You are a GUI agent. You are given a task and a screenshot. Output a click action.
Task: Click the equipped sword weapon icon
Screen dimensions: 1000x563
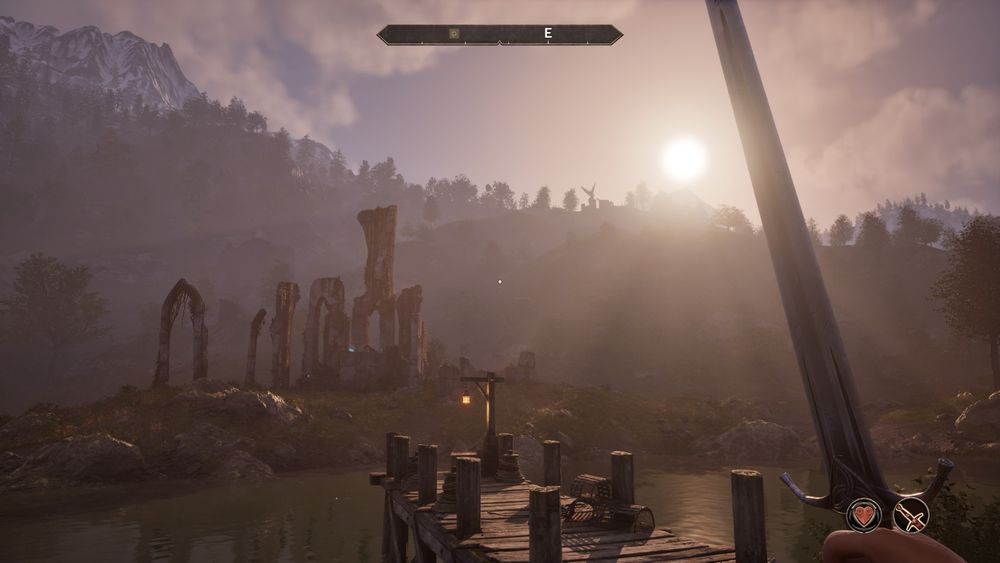click(911, 515)
